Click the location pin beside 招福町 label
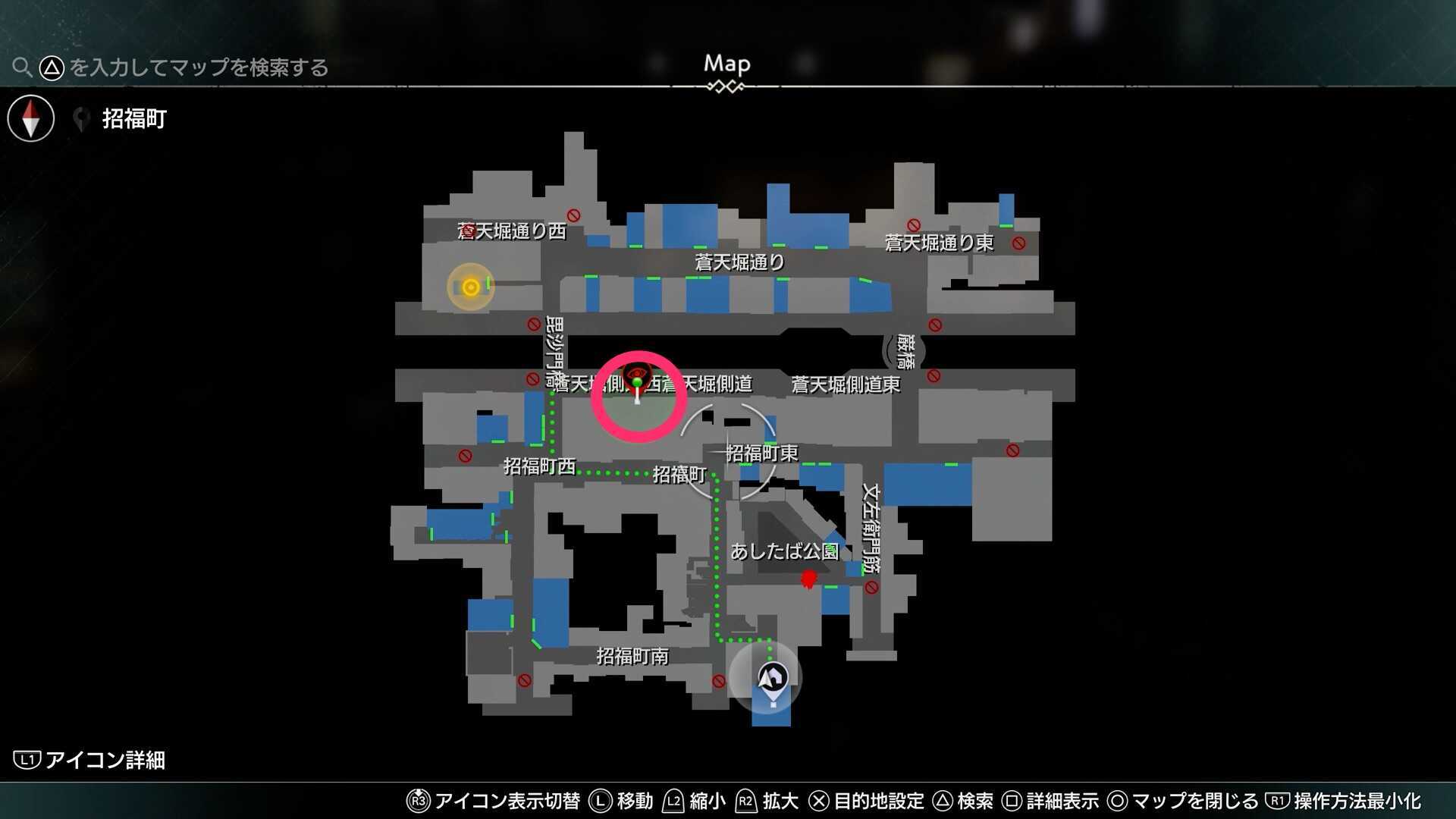This screenshot has height=819, width=1456. click(80, 118)
